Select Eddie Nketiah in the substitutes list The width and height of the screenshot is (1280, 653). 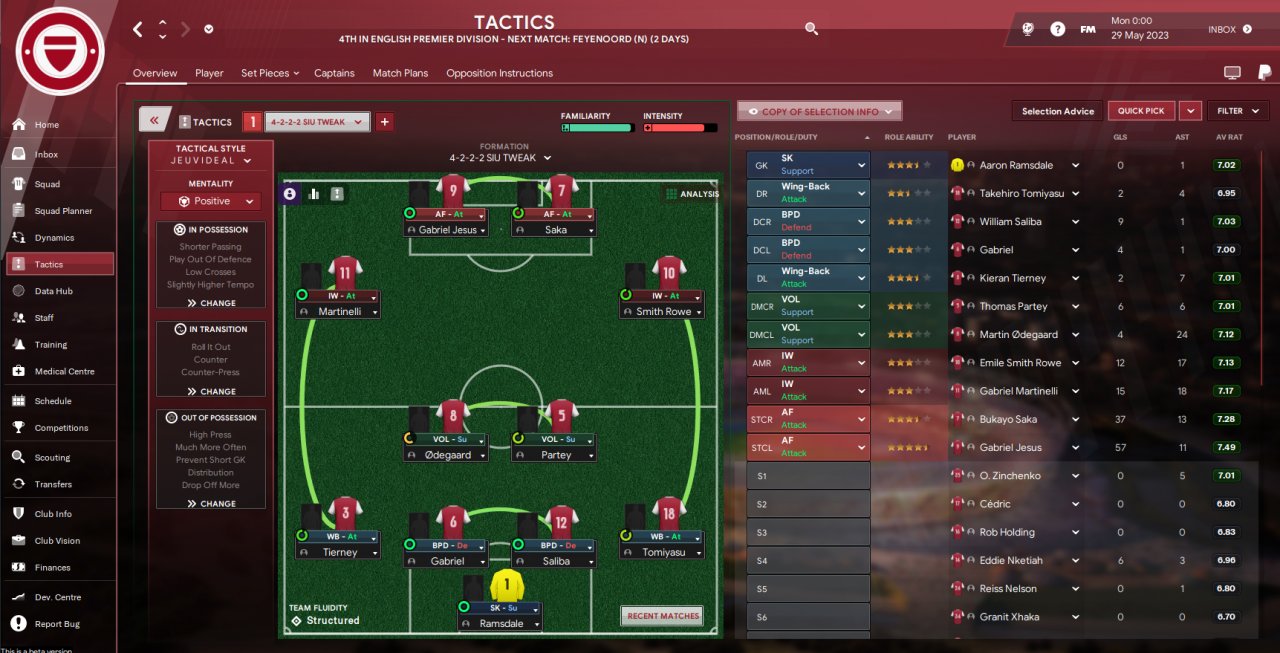[x=1010, y=560]
